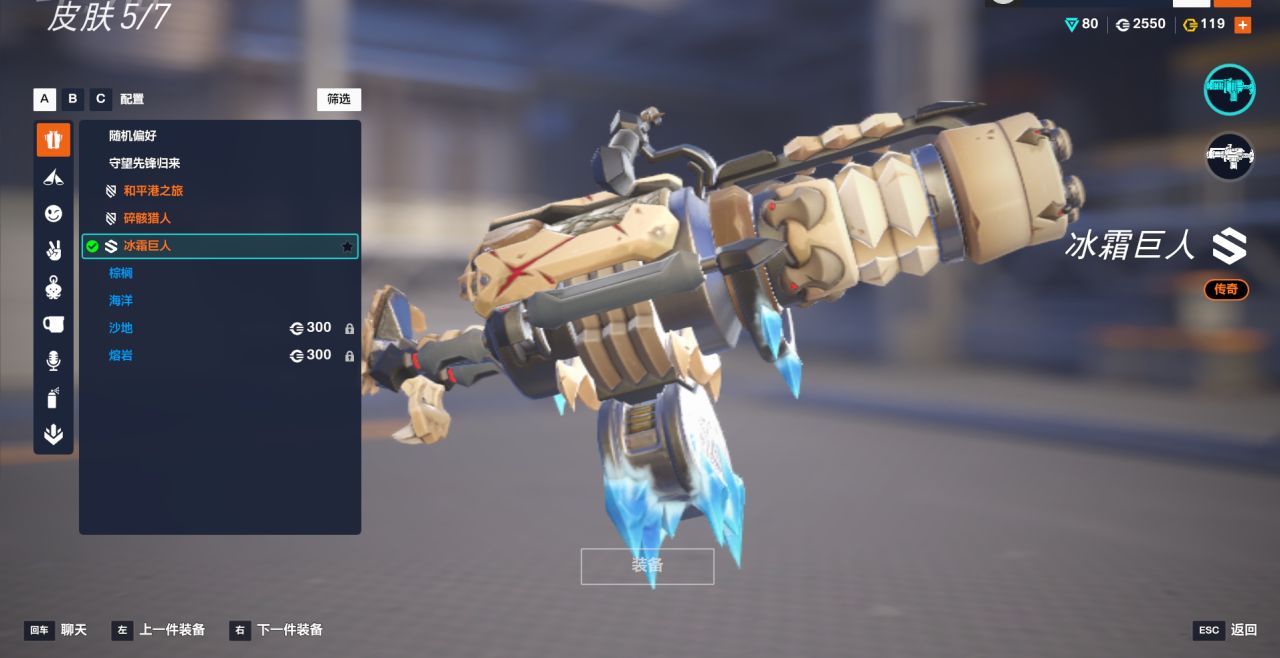Open the 筛选 filter button
This screenshot has width=1280, height=658.
tap(339, 99)
